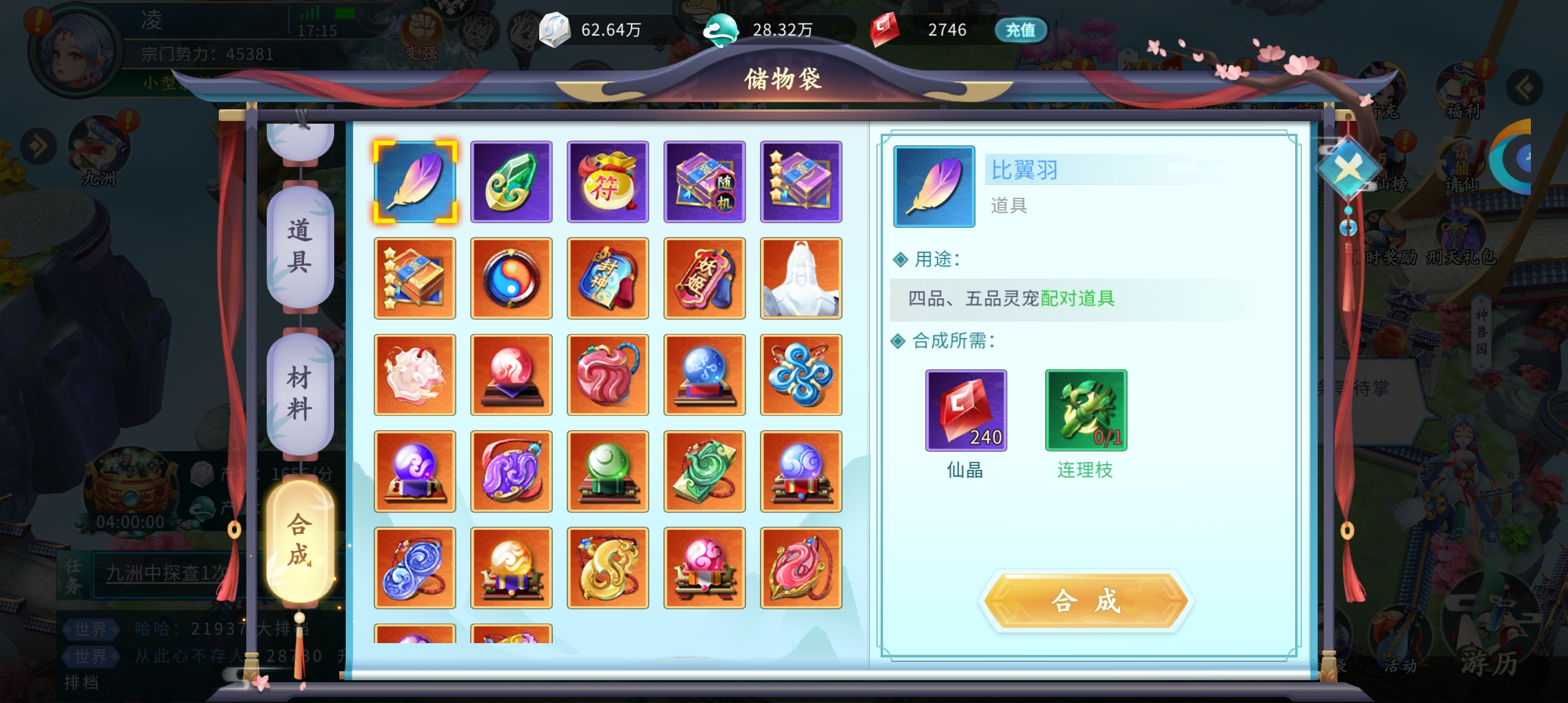Select the 妖姬 red tag item
1568x703 pixels.
point(704,279)
